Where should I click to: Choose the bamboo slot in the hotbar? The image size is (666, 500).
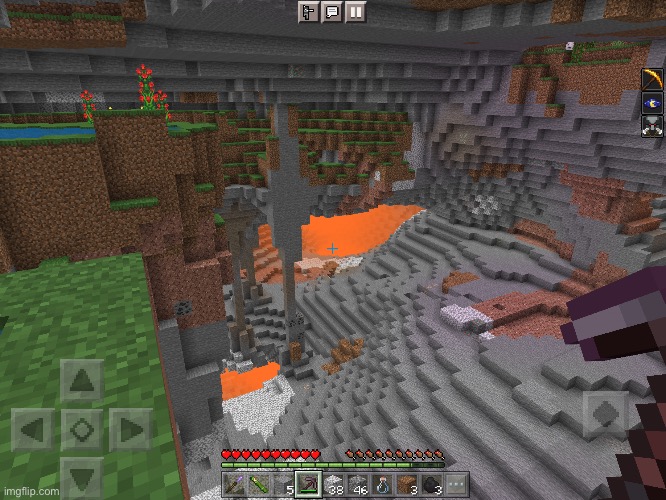click(258, 484)
